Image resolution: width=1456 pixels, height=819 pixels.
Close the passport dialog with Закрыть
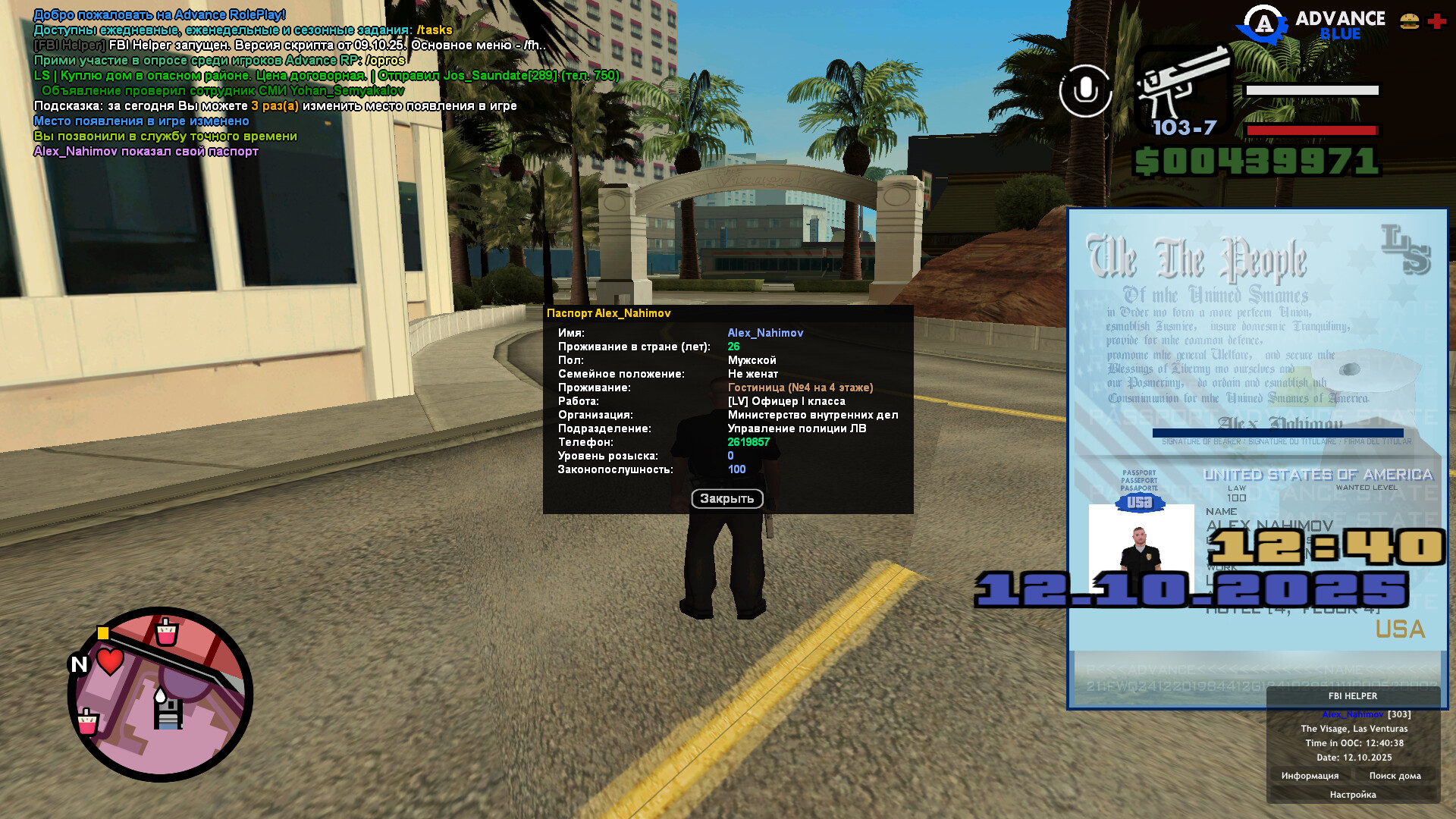pyautogui.click(x=726, y=499)
